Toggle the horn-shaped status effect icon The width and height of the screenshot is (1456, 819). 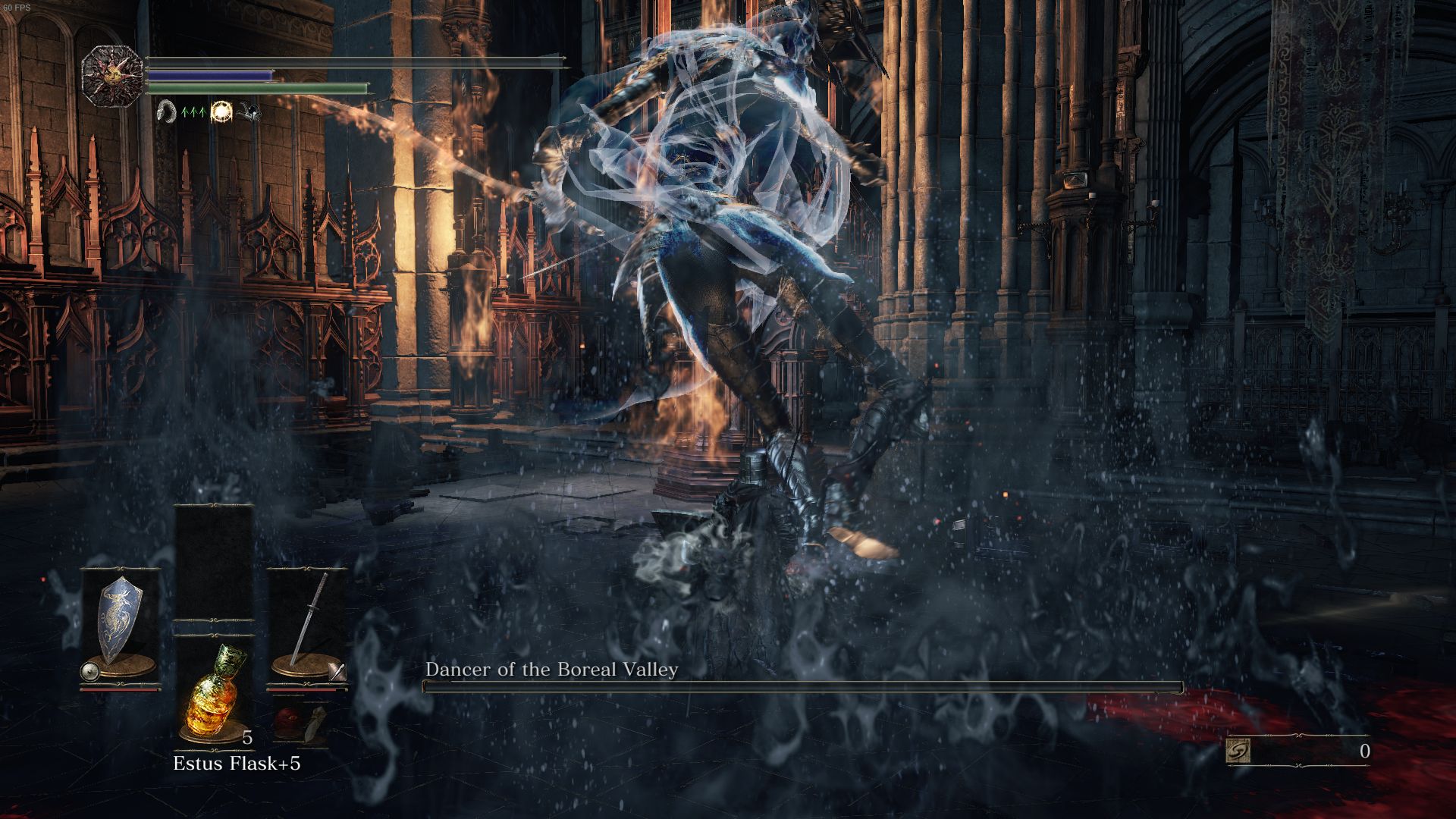[166, 111]
